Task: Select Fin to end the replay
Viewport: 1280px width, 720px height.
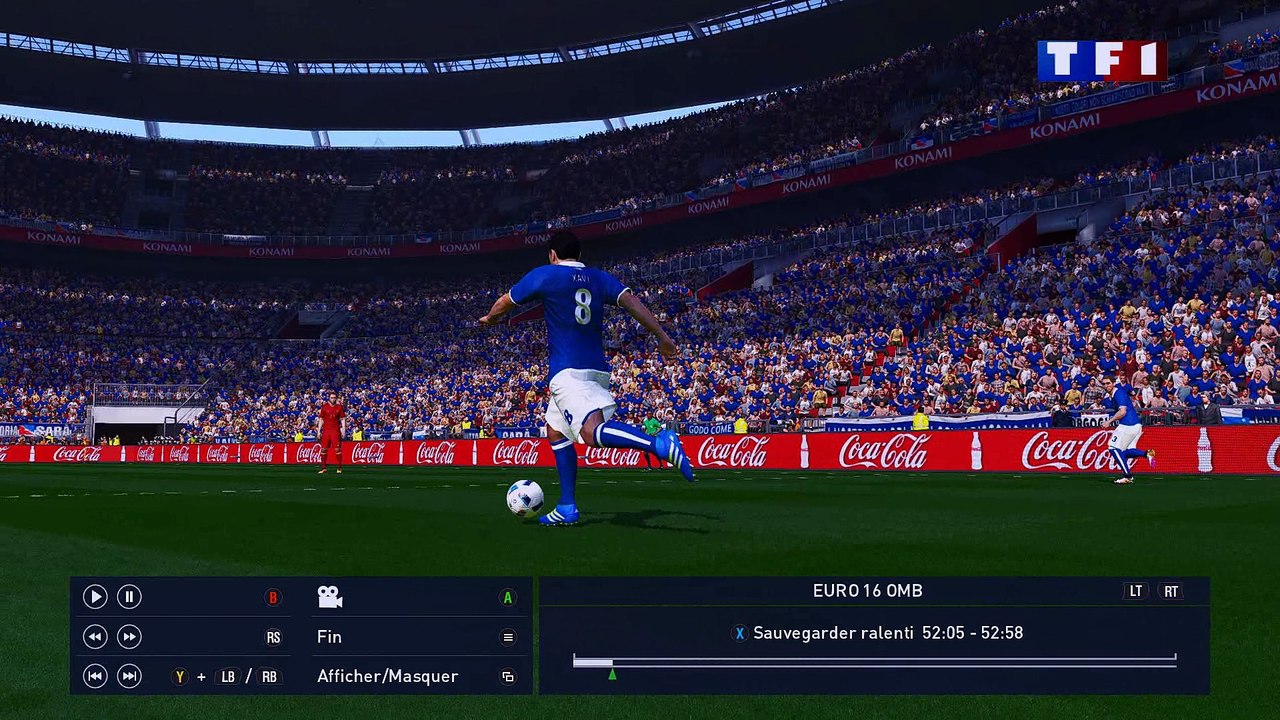Action: coord(329,637)
